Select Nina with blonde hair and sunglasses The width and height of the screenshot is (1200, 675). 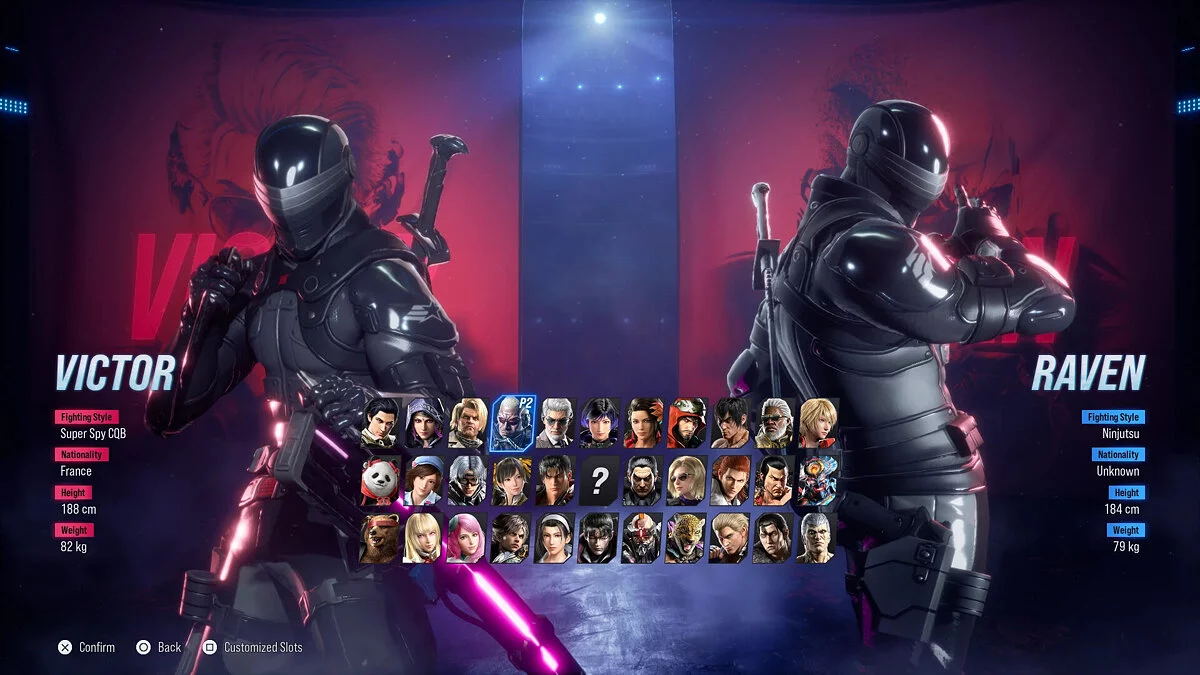pos(686,480)
